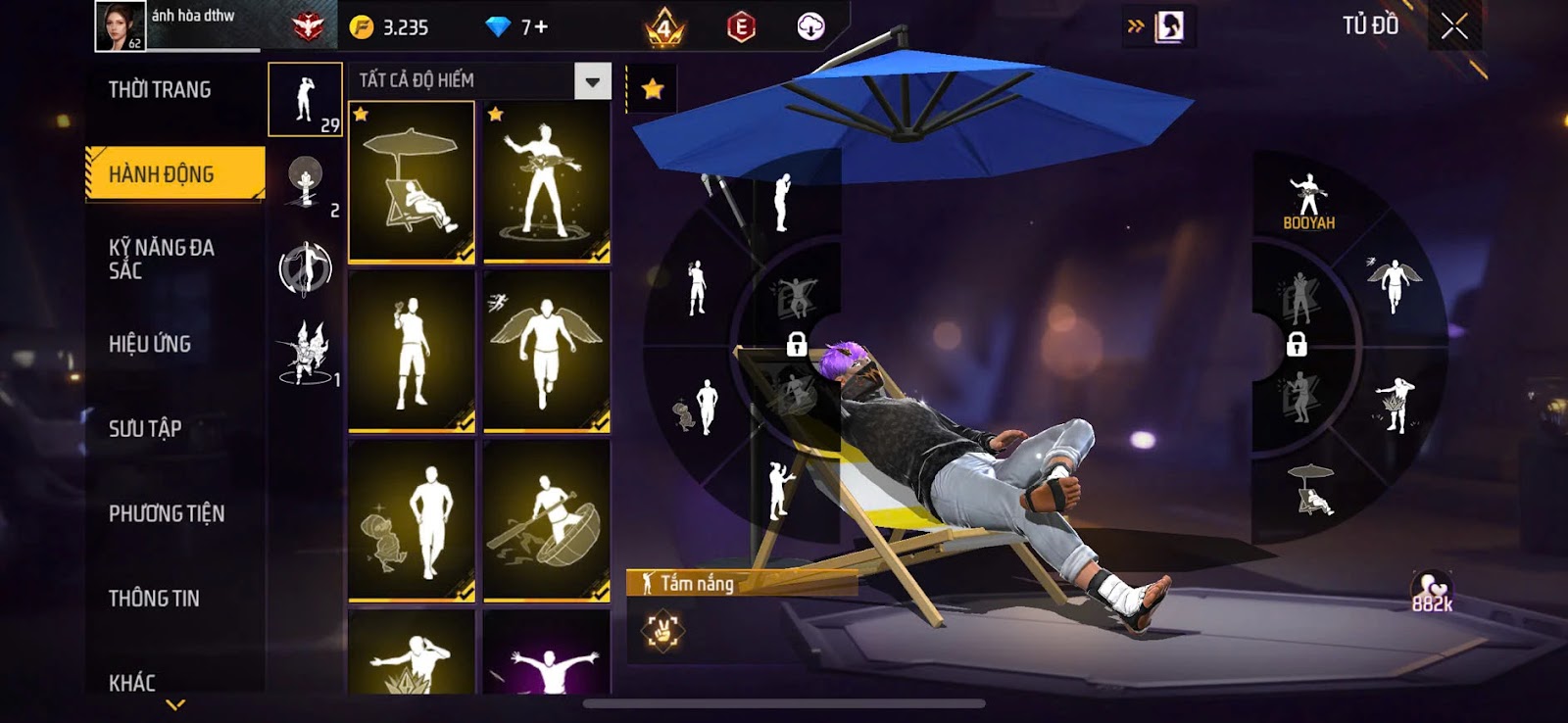Show the THÔNG TIN section

coord(154,599)
